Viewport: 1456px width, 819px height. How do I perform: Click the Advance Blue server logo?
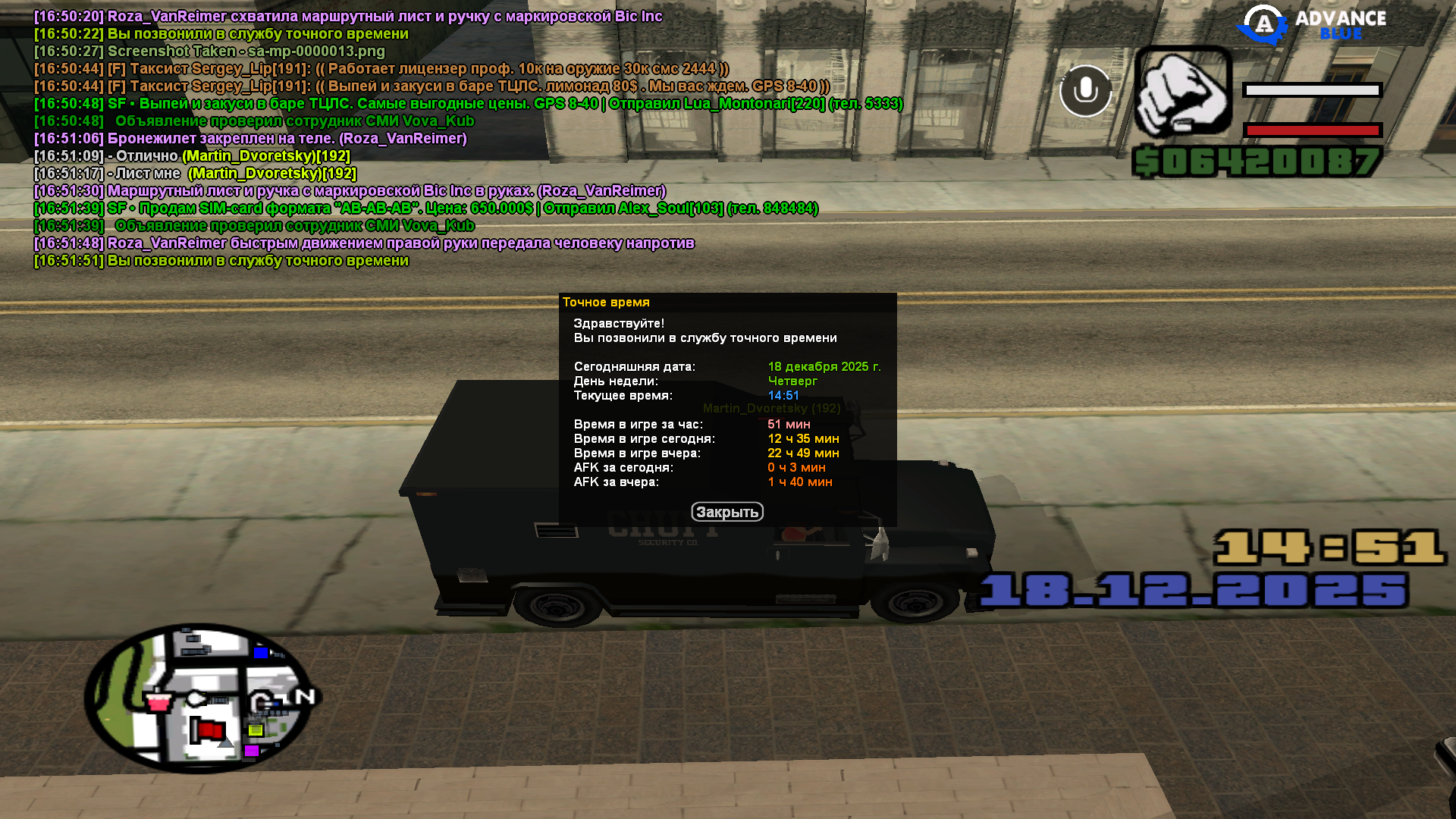click(1312, 24)
